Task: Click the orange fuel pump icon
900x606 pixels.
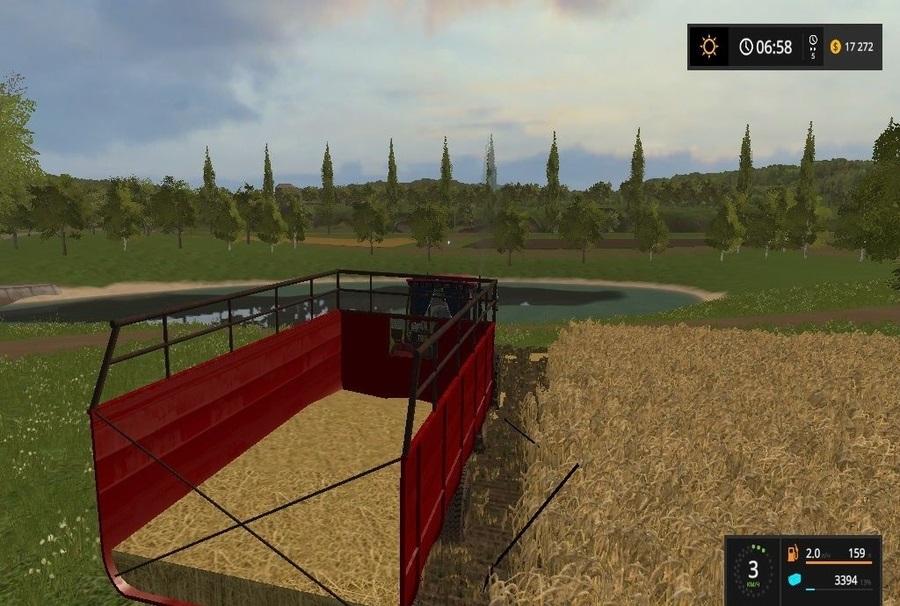Action: pyautogui.click(x=794, y=553)
